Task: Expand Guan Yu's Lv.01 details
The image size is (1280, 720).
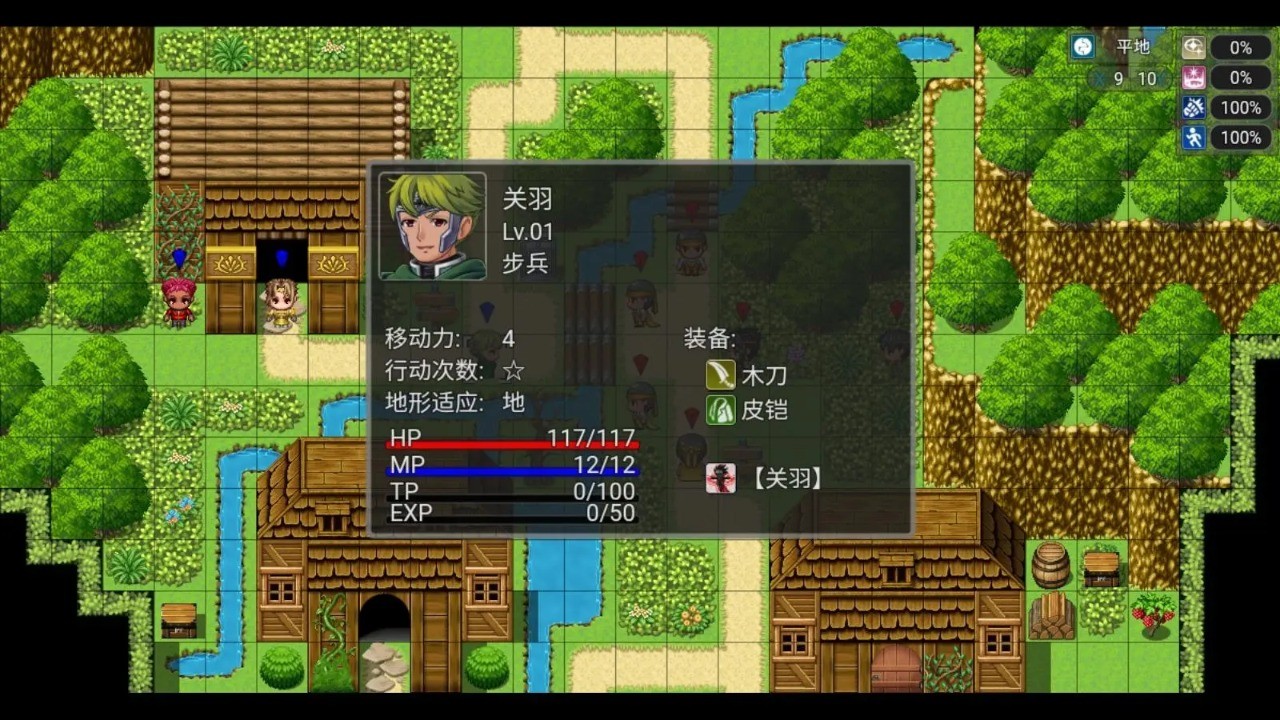Action: tap(526, 232)
